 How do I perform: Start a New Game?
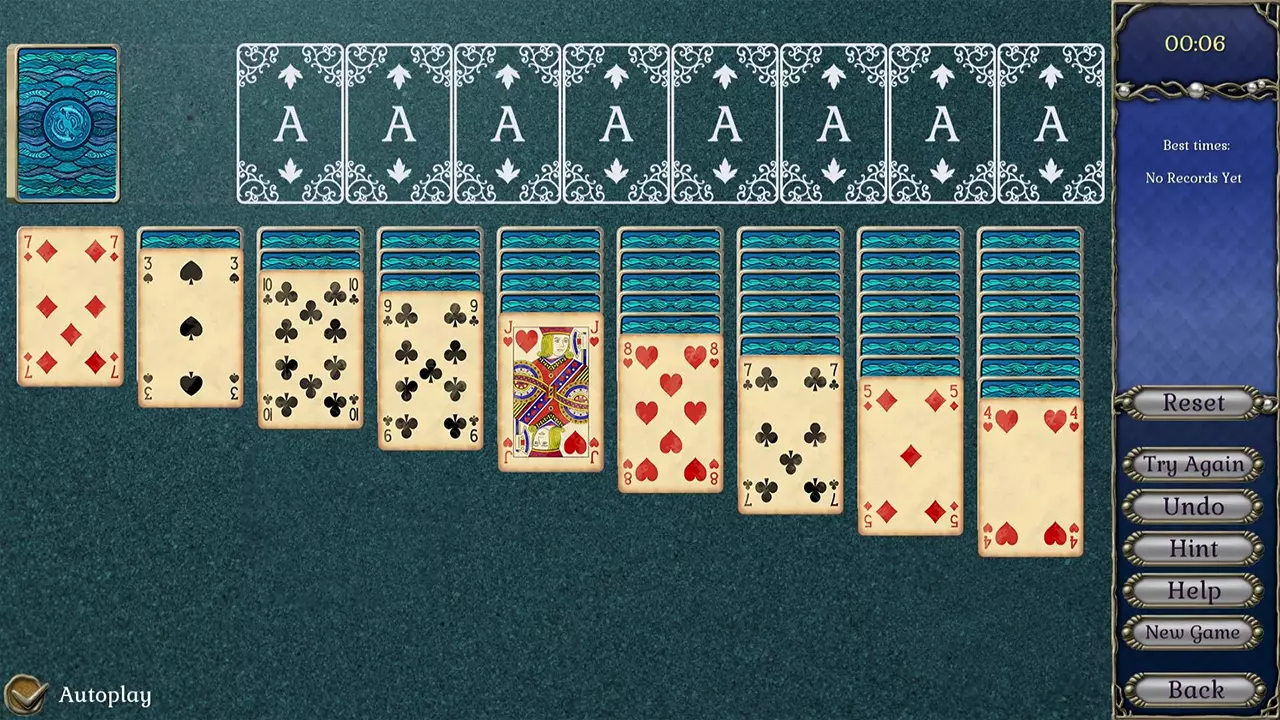tap(1194, 632)
